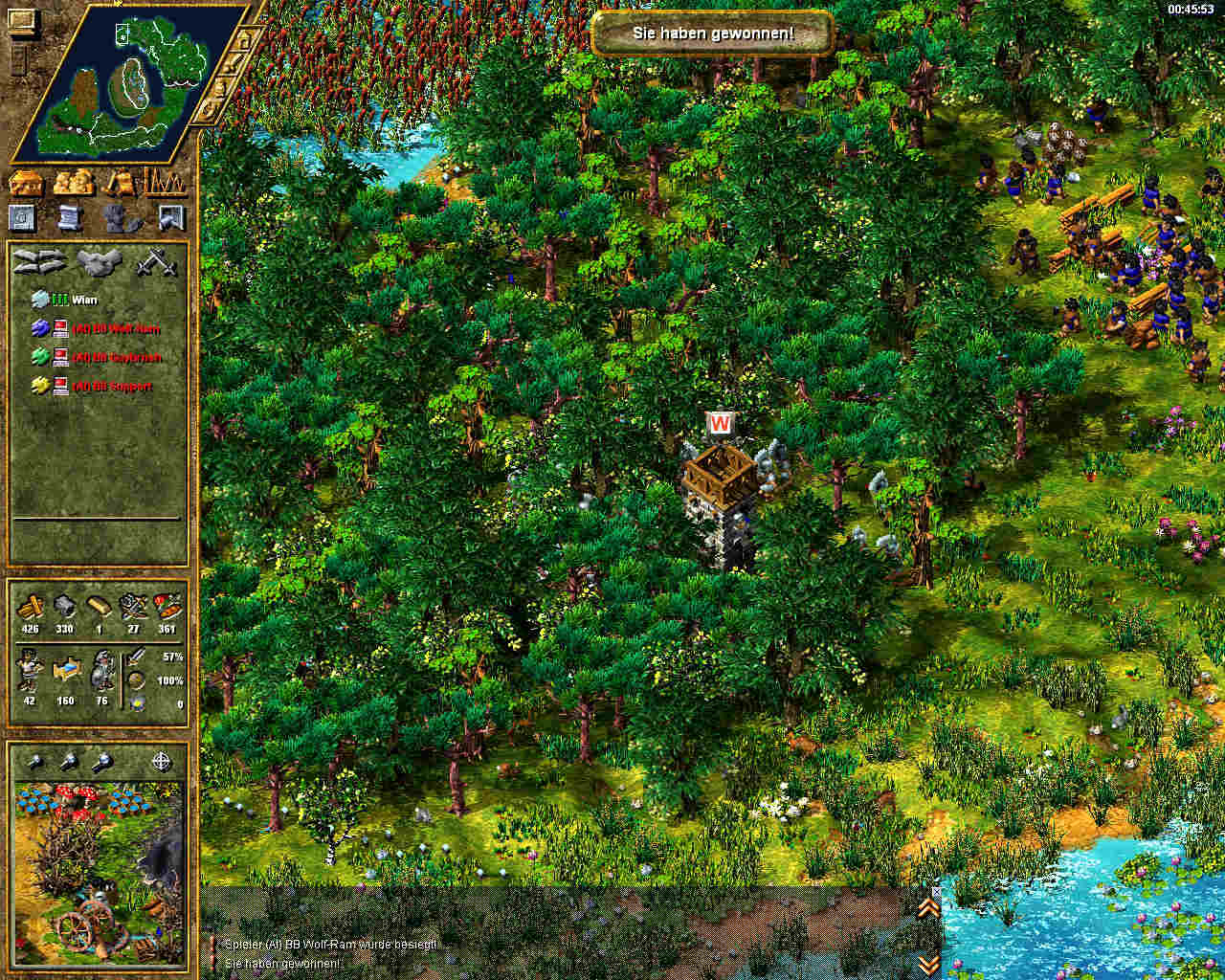Select the green AI player entry
1225x980 pixels.
(115, 357)
